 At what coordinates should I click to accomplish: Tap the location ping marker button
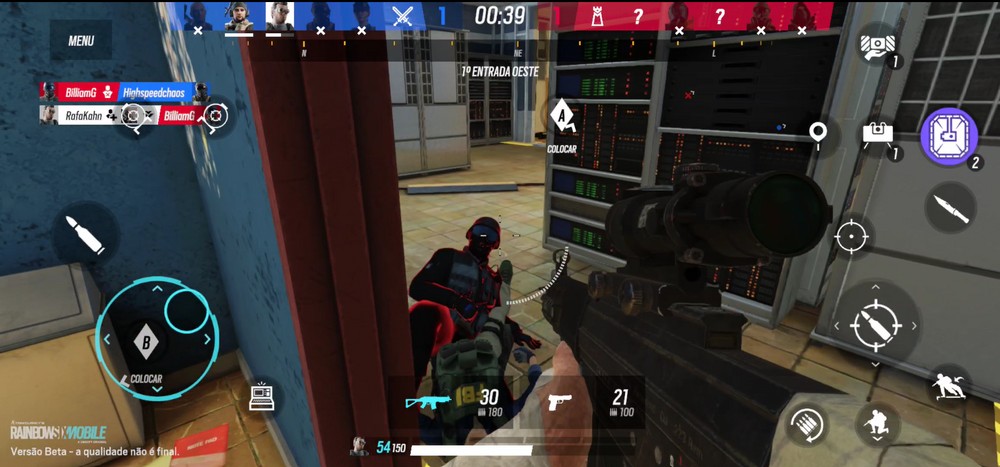coord(818,132)
